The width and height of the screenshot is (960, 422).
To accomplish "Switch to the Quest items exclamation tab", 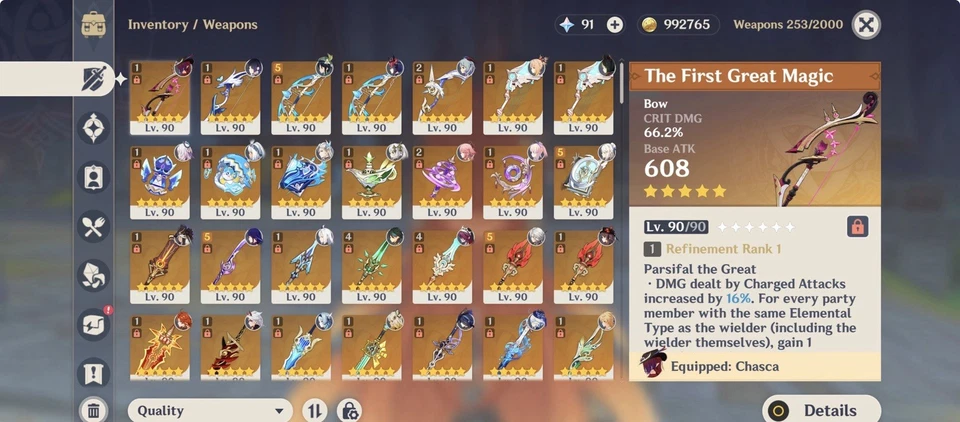I will coord(94,373).
